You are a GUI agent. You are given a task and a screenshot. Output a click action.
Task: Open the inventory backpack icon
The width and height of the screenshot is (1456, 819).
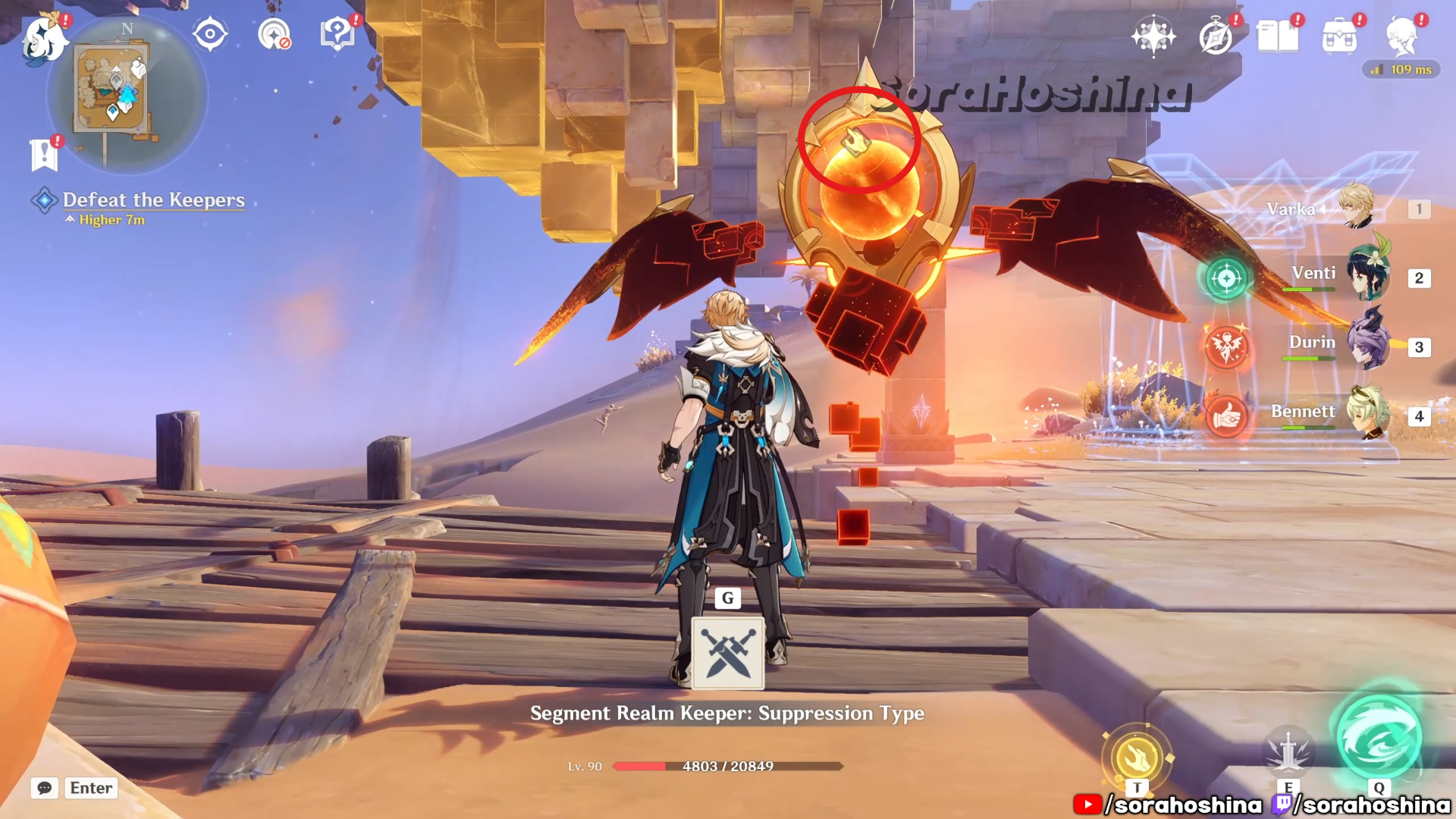point(1339,36)
